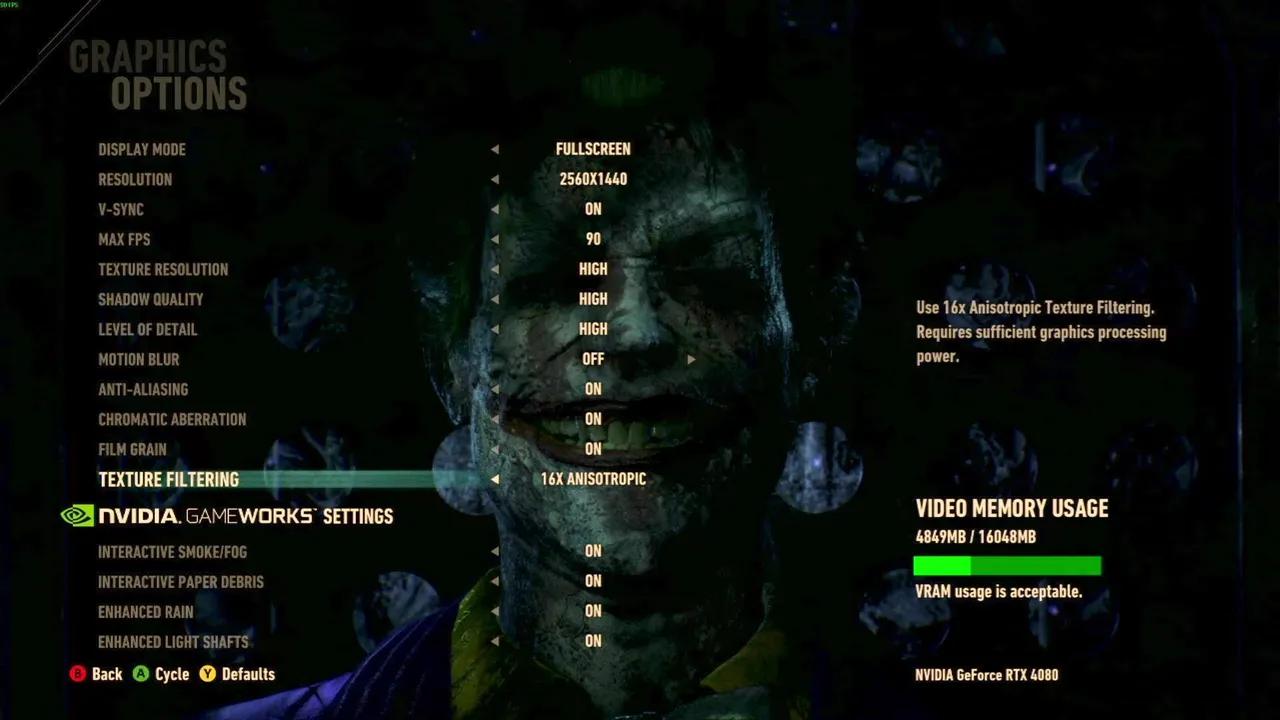Click the left arrow beside 16X Anisotropic
This screenshot has width=1280, height=720.
tap(495, 479)
